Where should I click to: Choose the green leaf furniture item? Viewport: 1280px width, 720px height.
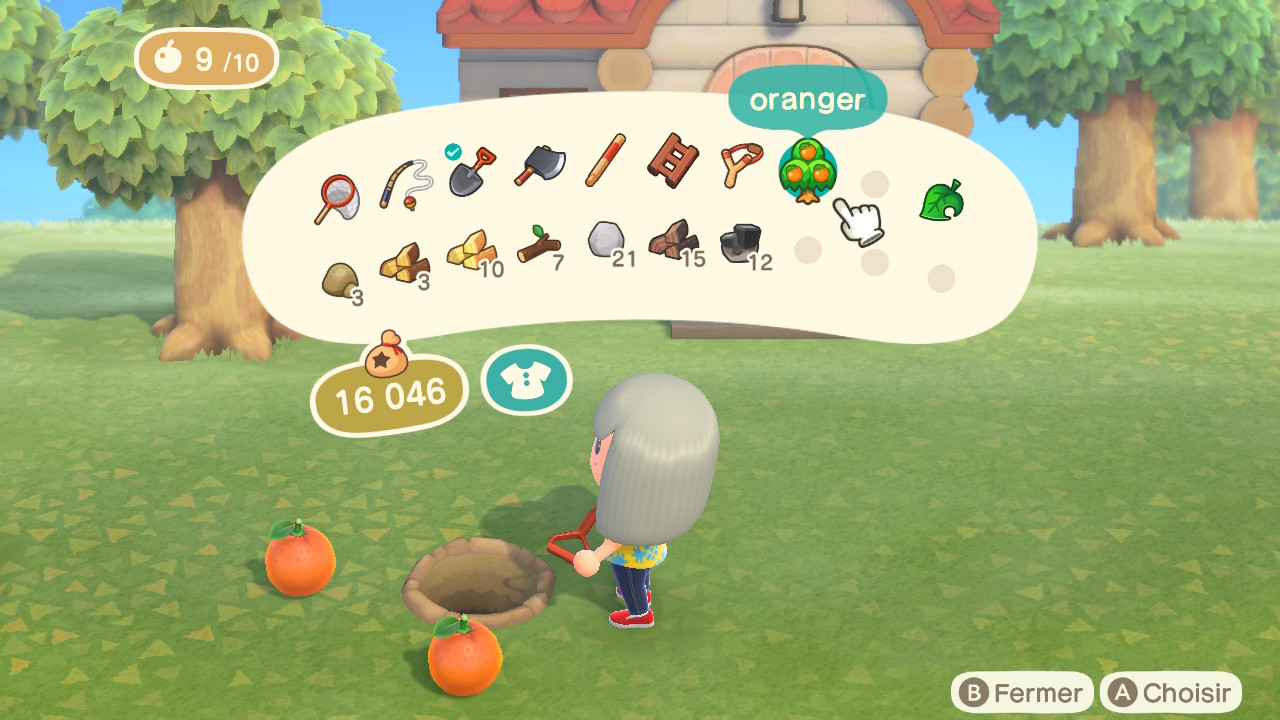941,200
